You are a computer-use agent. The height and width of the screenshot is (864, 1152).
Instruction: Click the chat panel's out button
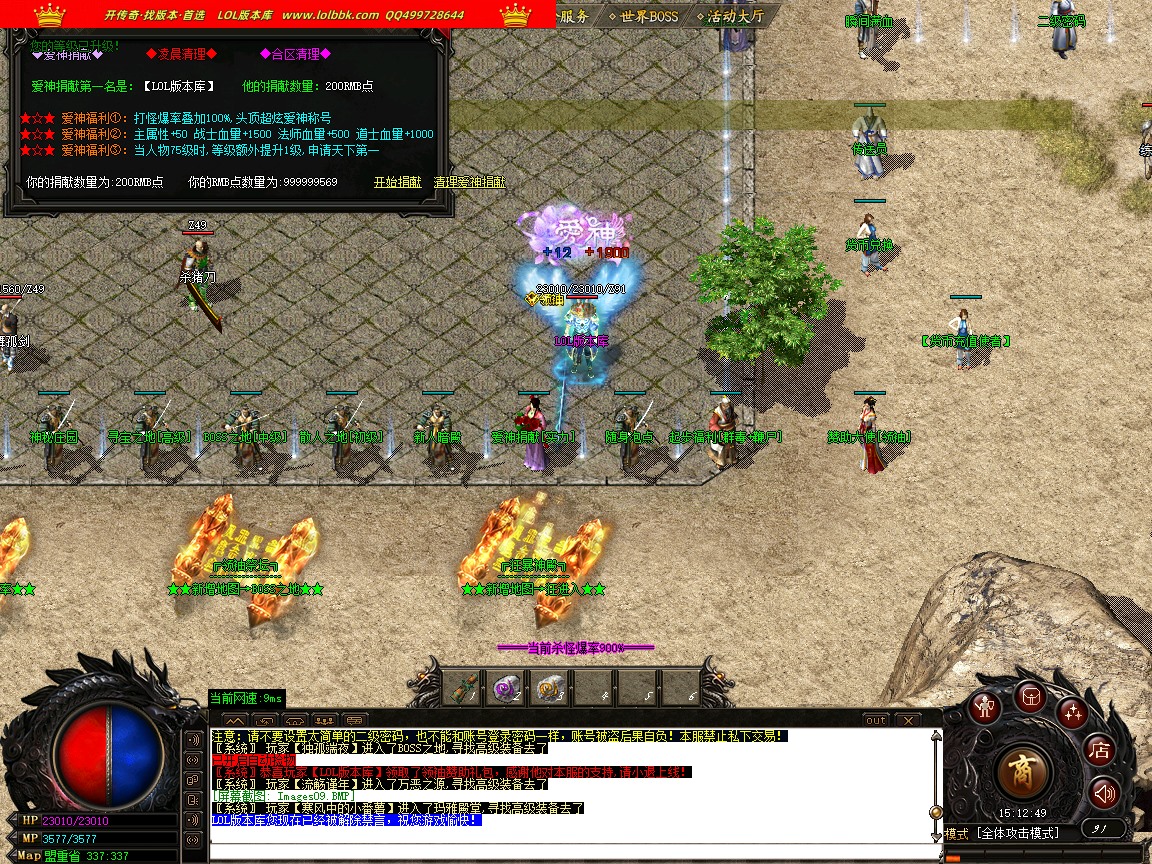(875, 720)
